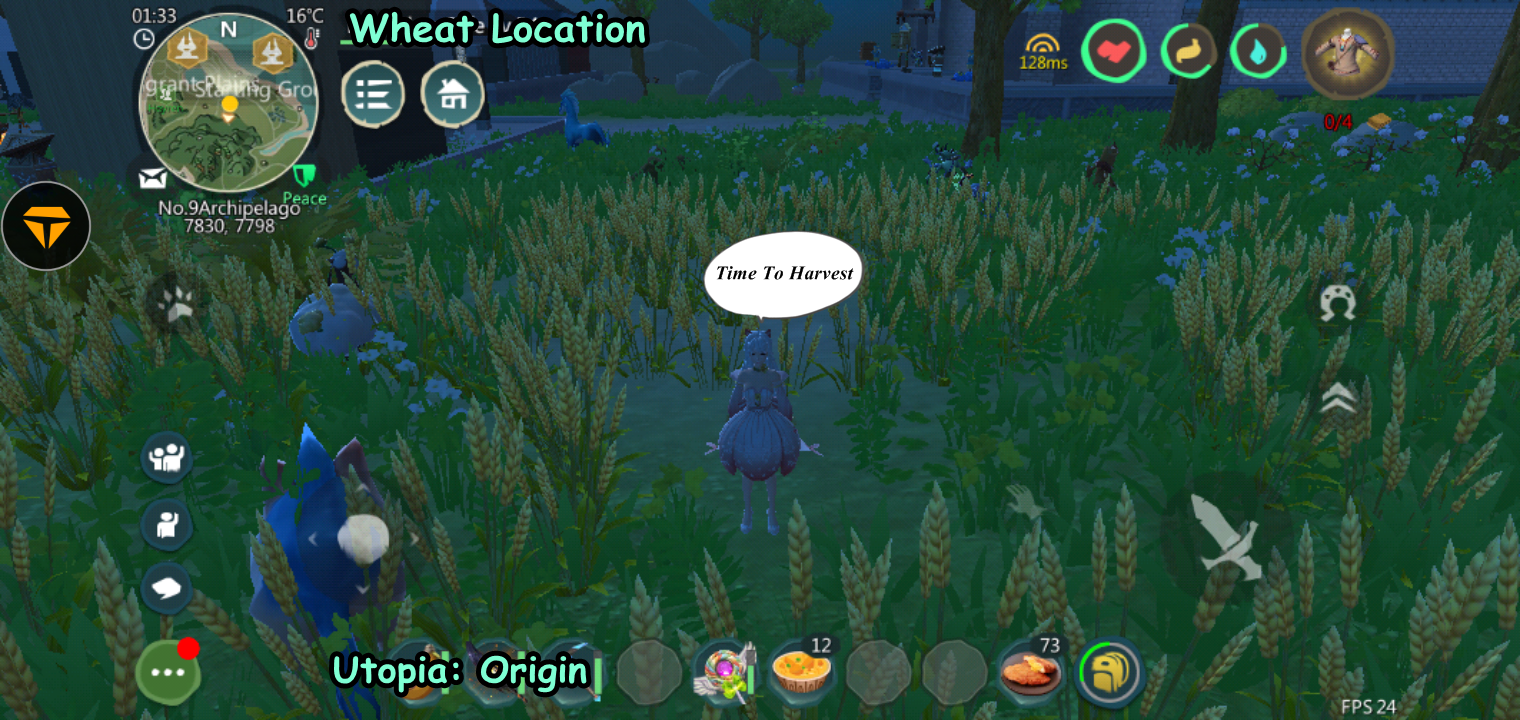Tap the horseshoe mount icon
Viewport: 1520px width, 720px height.
pyautogui.click(x=1340, y=299)
